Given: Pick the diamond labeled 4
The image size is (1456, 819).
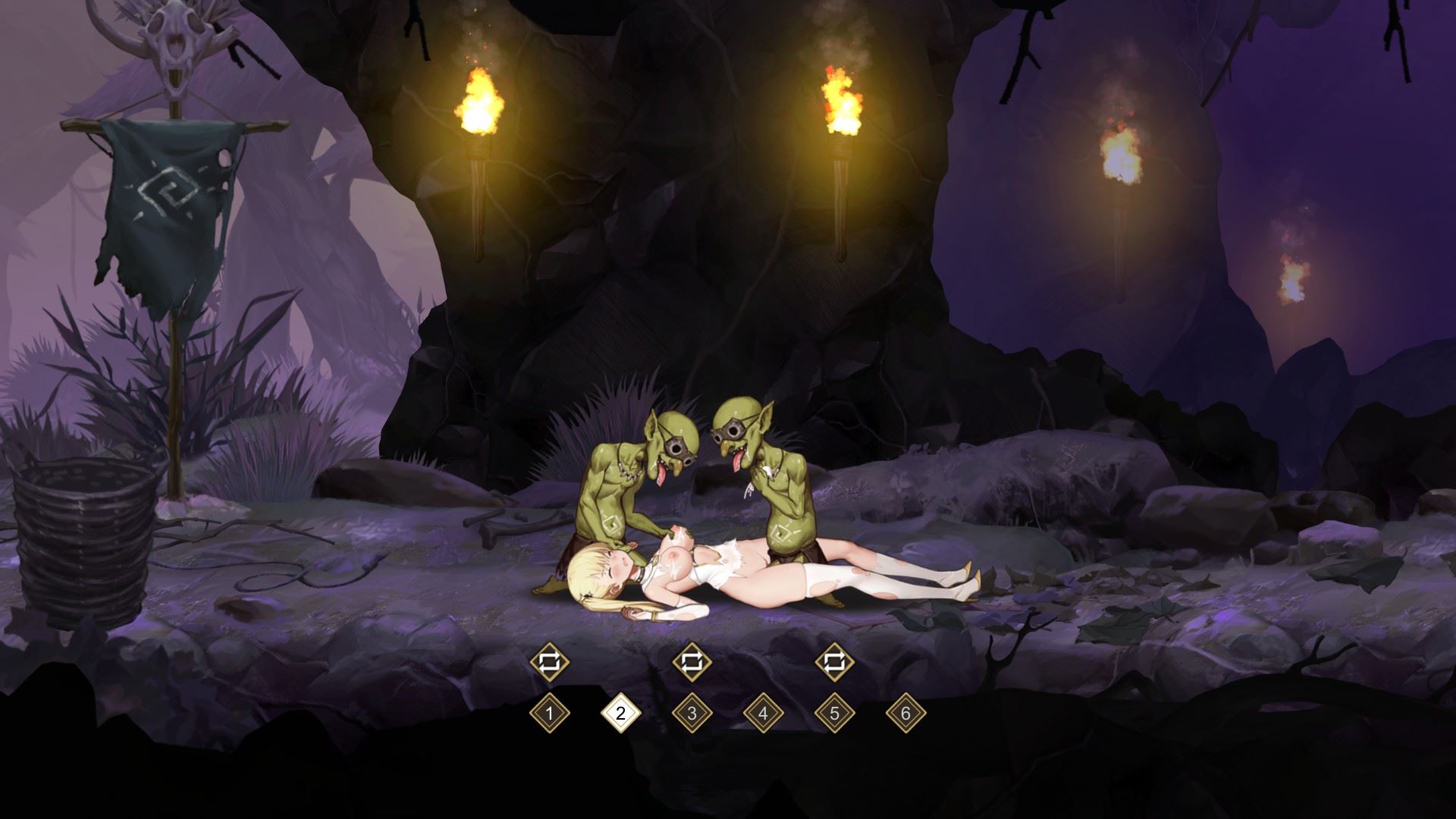Looking at the screenshot, I should click(763, 714).
